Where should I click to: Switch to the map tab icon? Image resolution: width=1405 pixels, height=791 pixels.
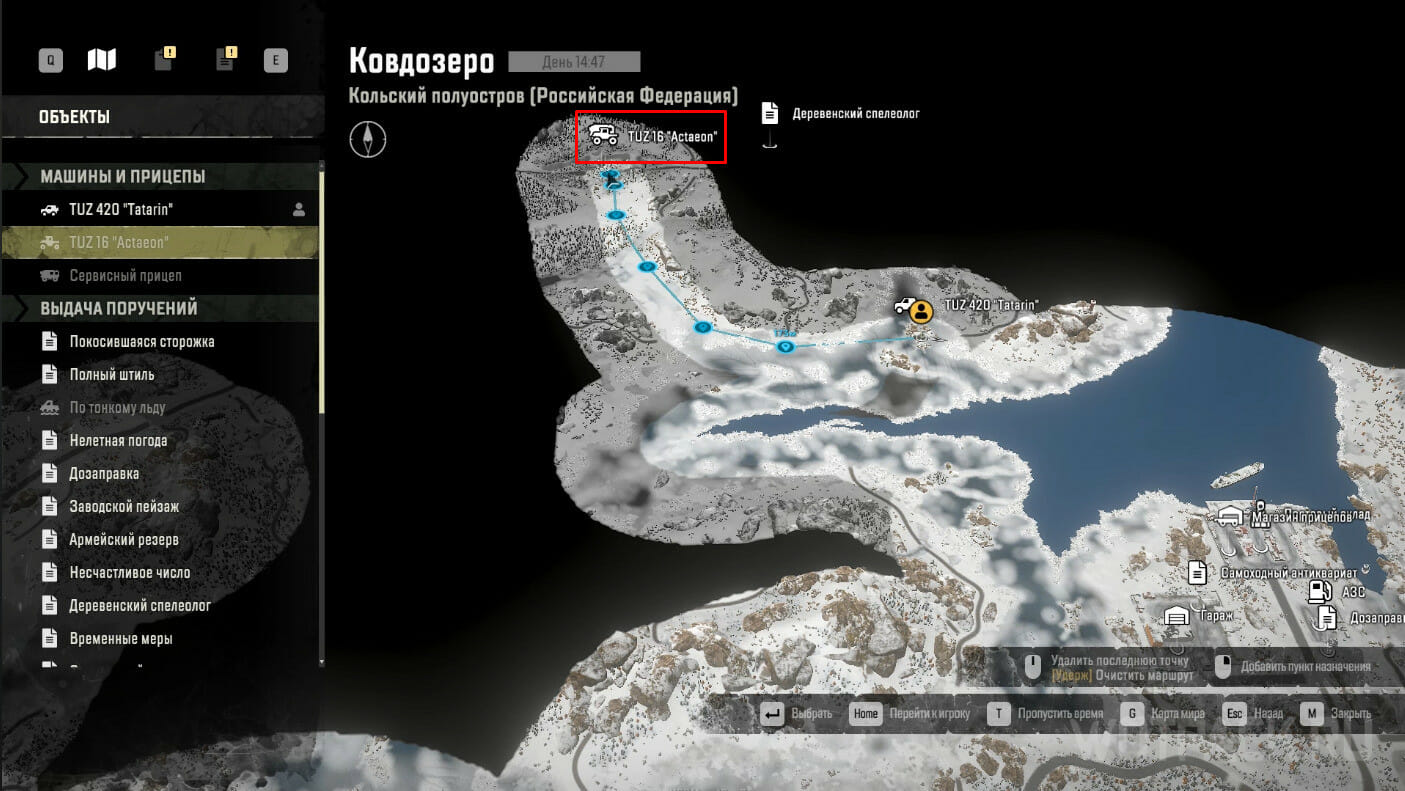tap(101, 60)
